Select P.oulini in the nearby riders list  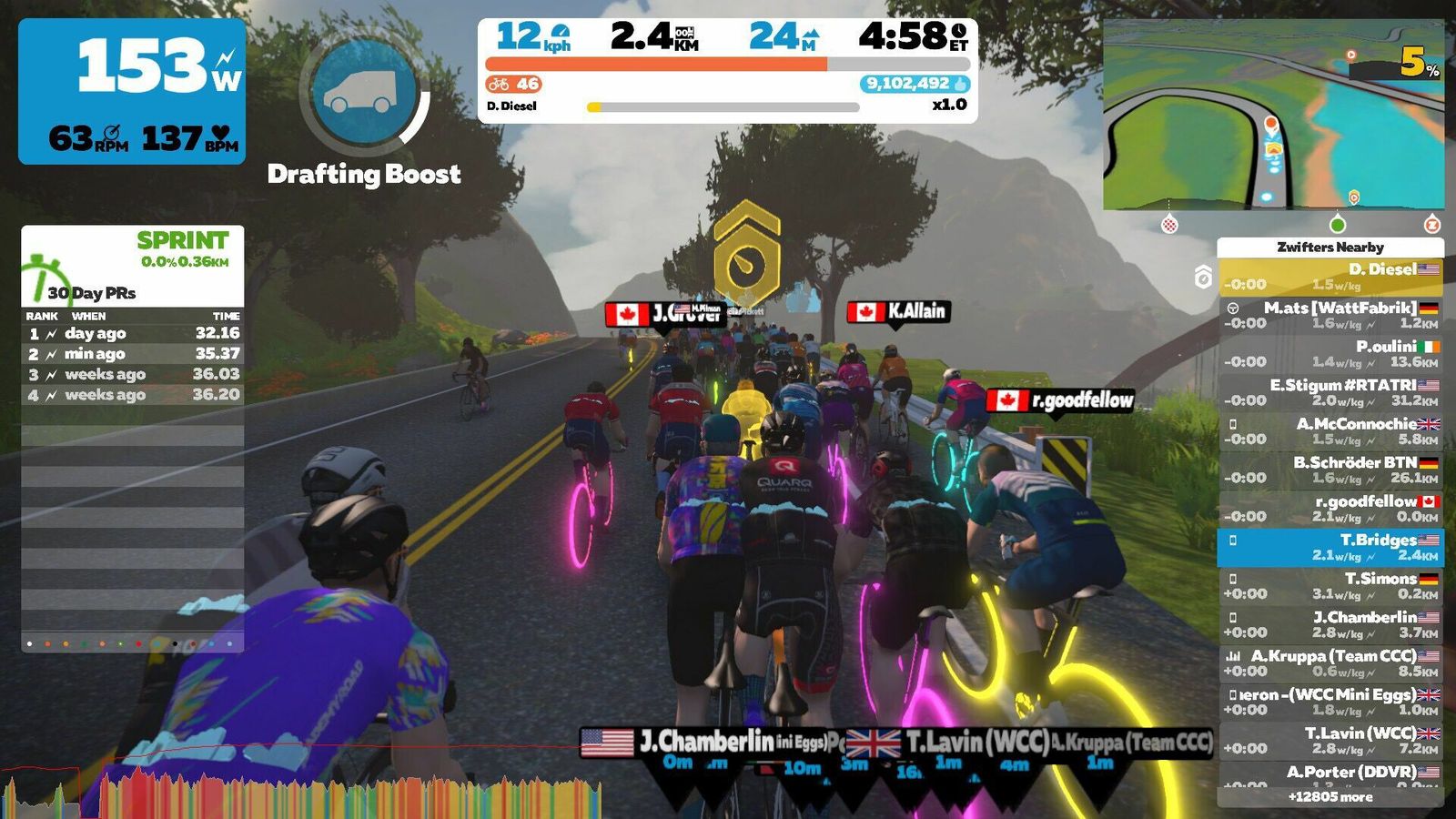(x=1330, y=354)
